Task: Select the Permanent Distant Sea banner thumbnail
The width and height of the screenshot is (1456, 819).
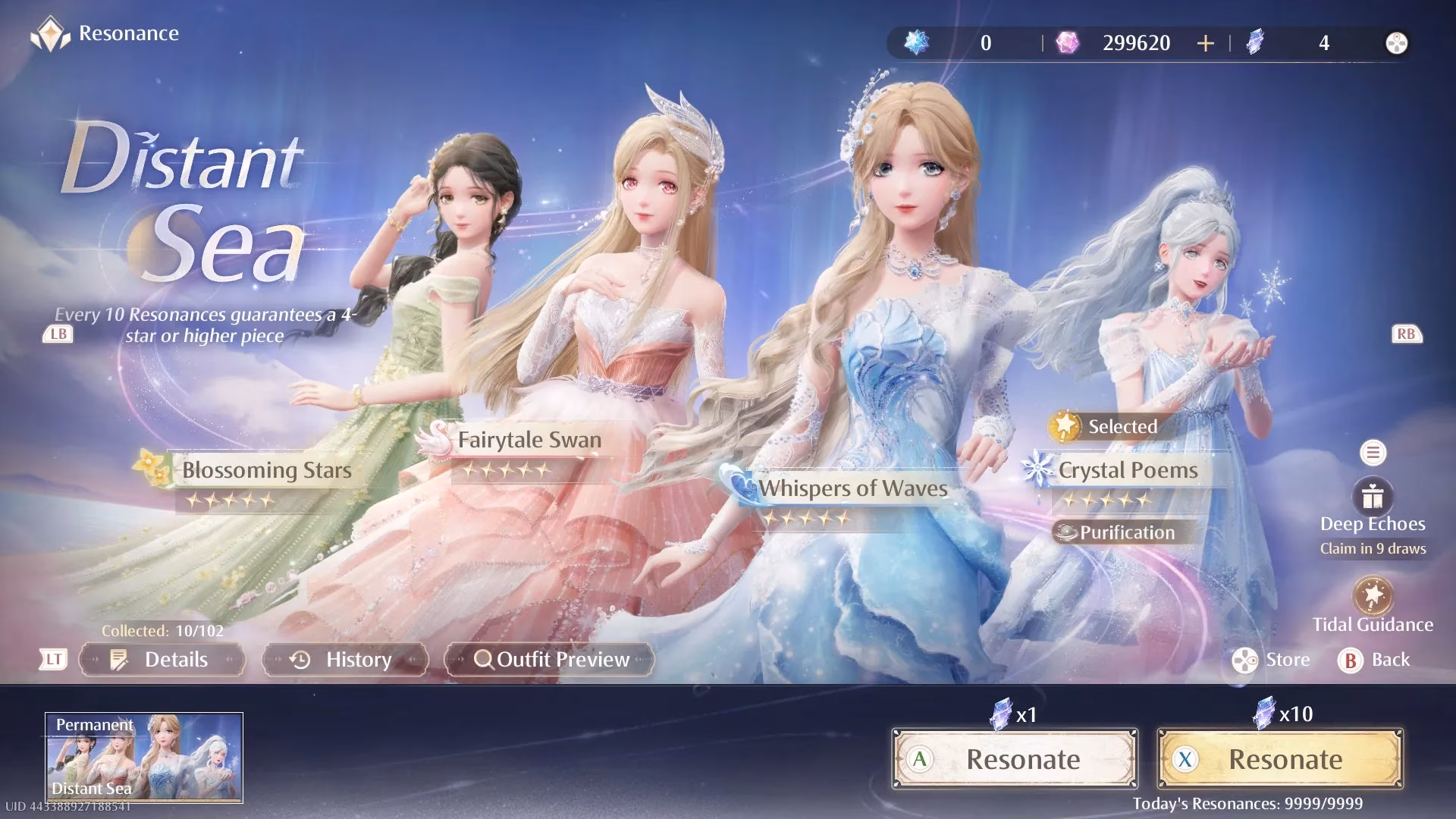Action: tap(144, 758)
